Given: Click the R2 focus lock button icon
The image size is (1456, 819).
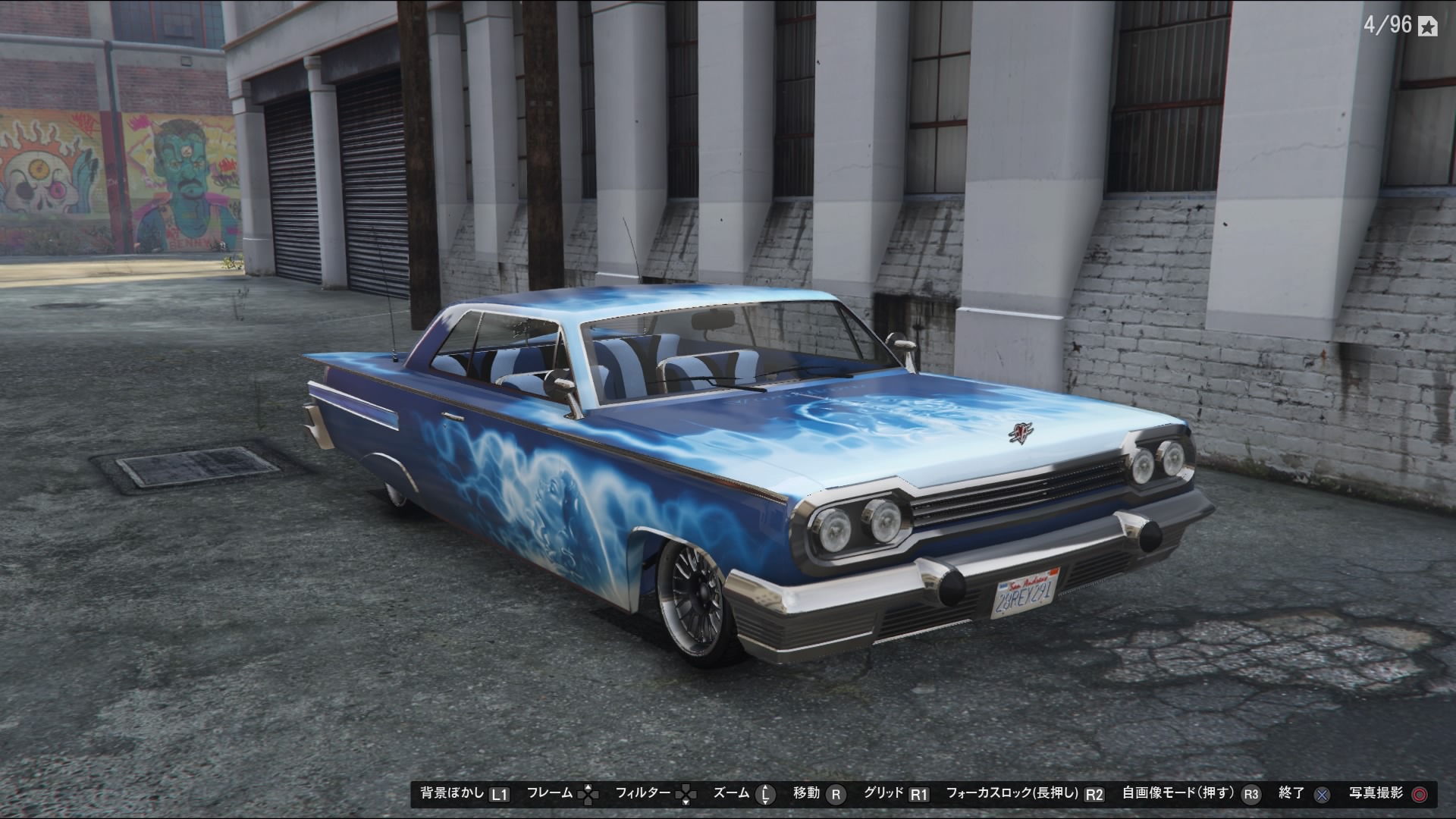Looking at the screenshot, I should pyautogui.click(x=1094, y=795).
